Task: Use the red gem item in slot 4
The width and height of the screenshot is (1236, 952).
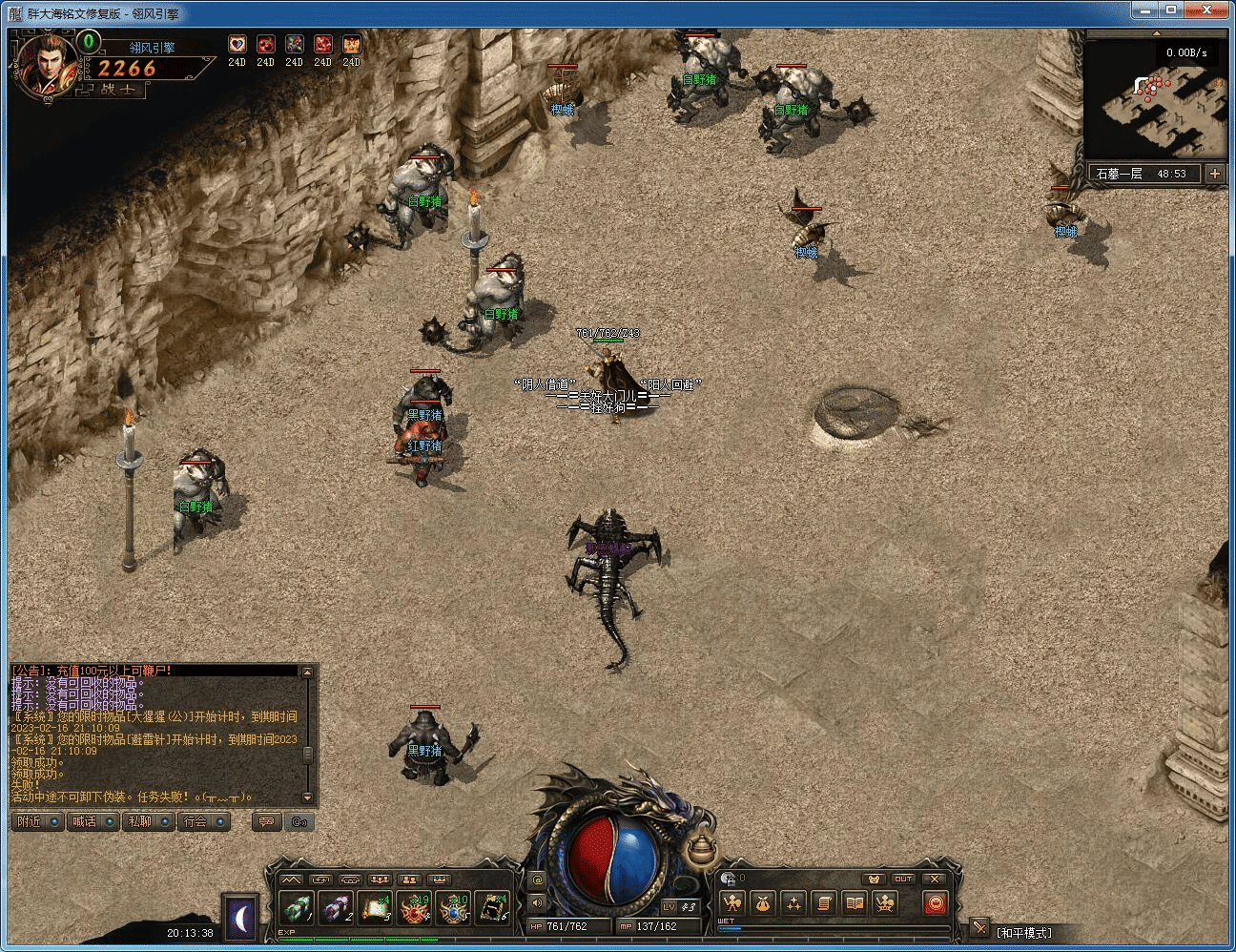Action: [414, 909]
